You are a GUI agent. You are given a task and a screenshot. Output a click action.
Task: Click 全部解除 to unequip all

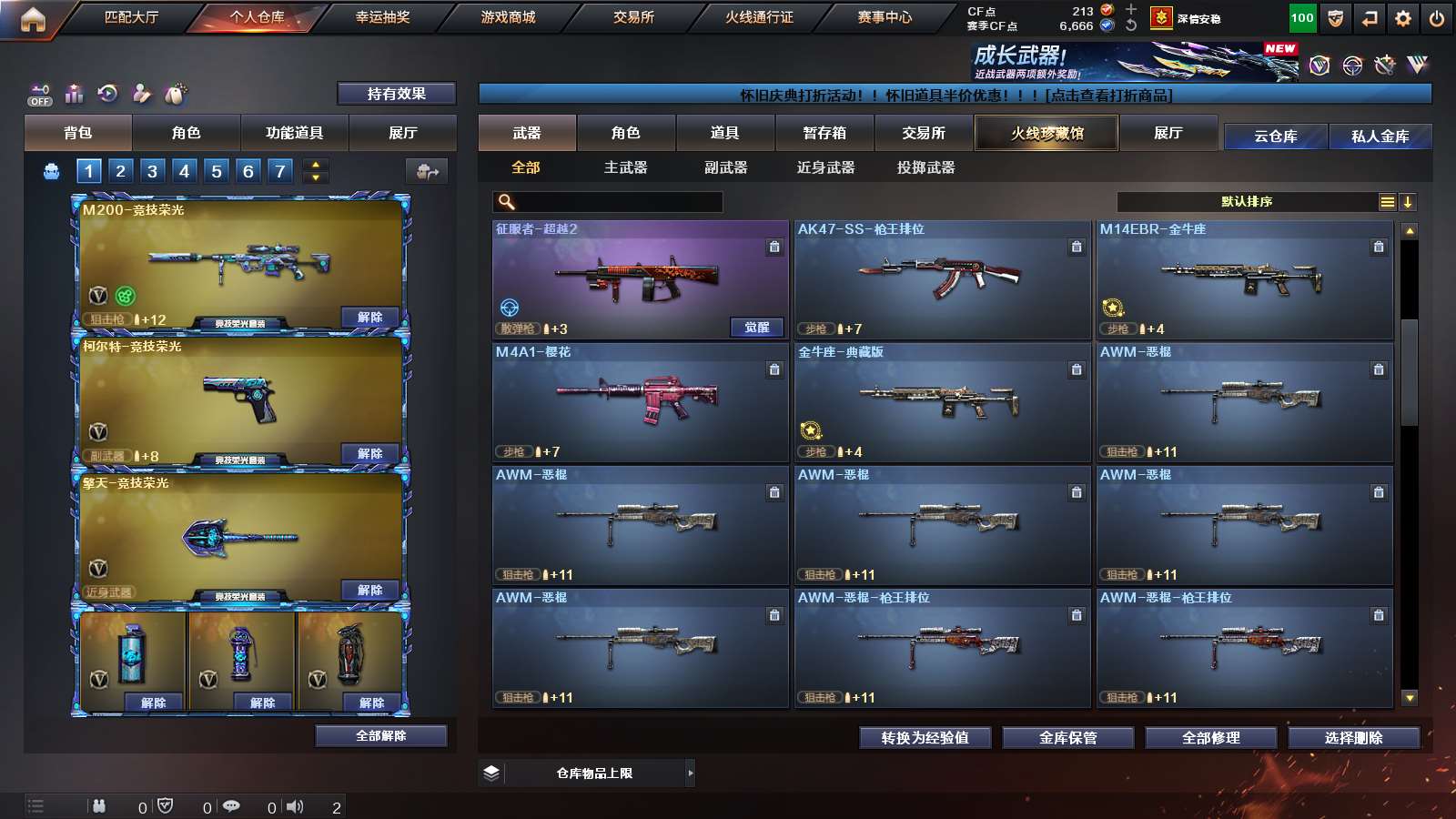coord(380,735)
